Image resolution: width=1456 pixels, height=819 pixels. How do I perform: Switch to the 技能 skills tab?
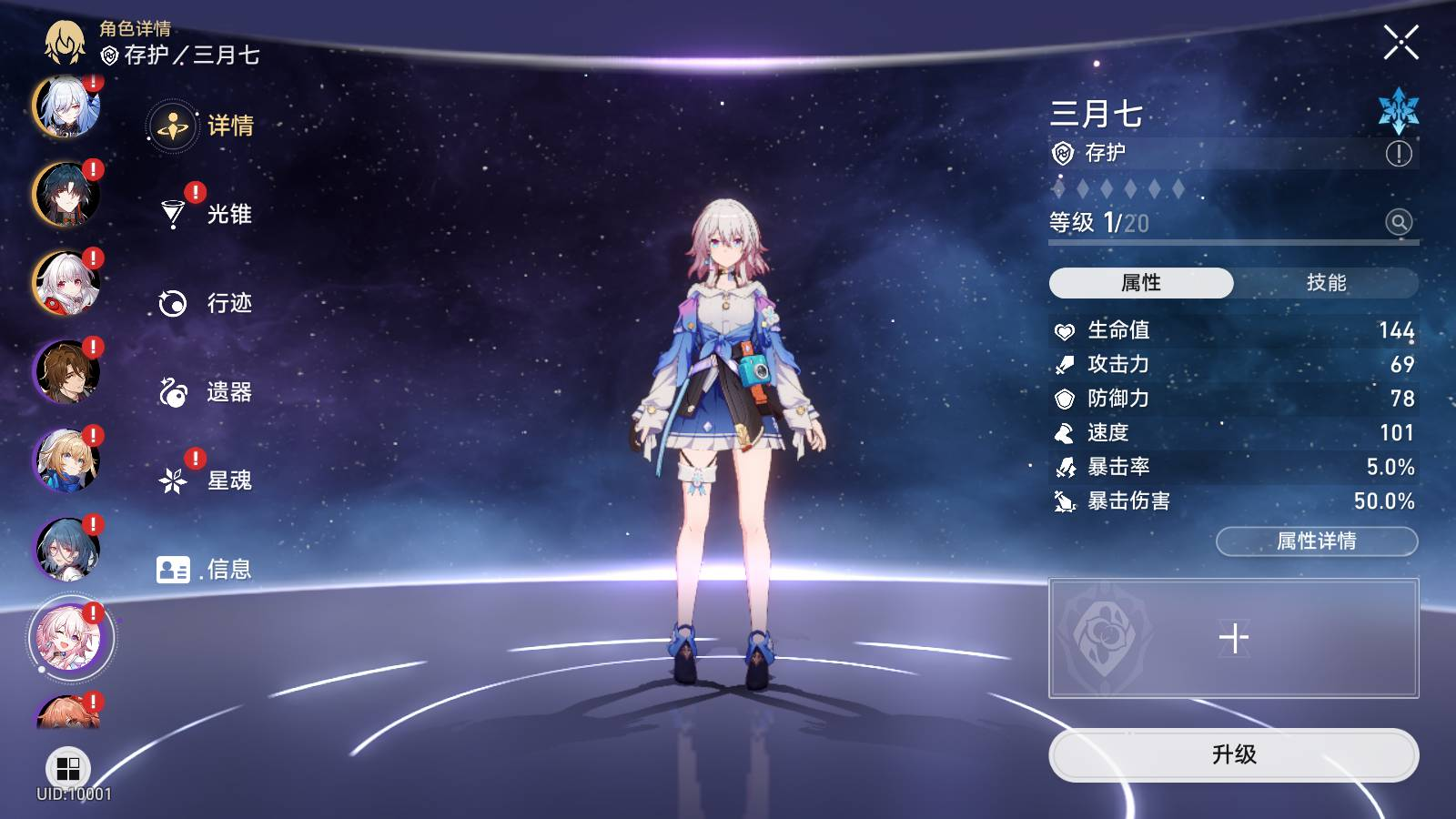[1326, 283]
